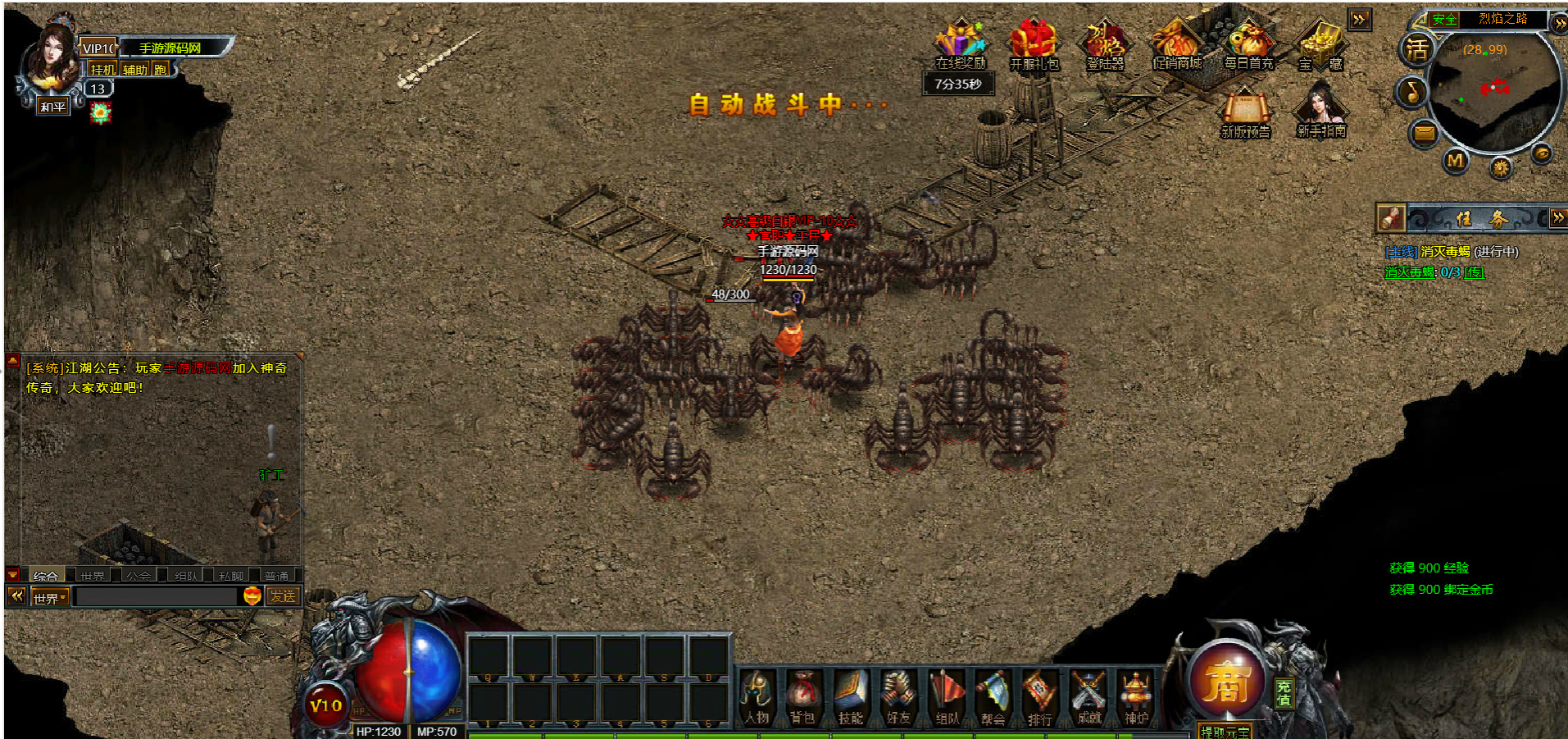The height and width of the screenshot is (739, 1568).
Task: Click the 辅助 assist button
Action: (x=135, y=70)
